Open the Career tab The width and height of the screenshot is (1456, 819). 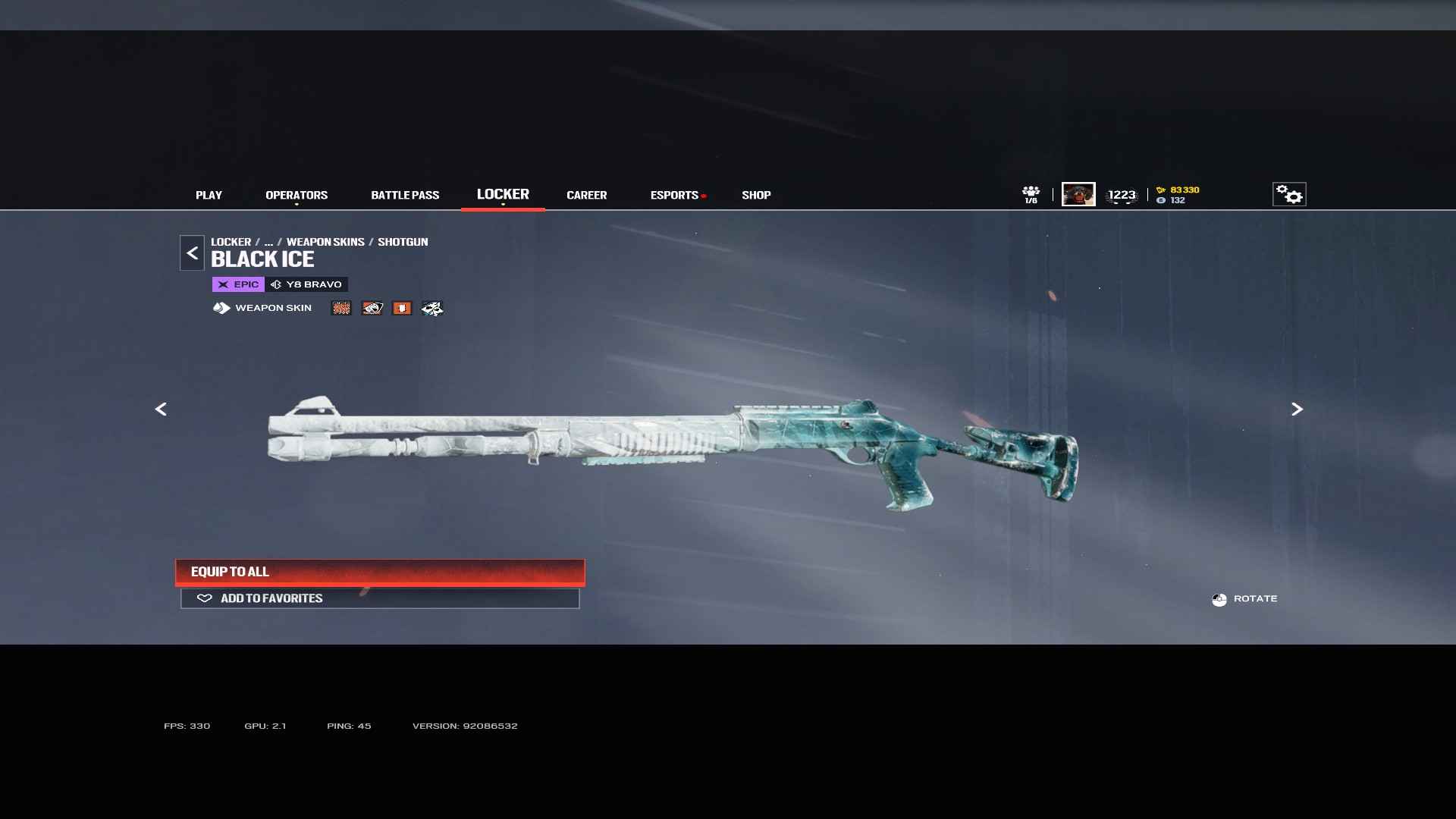tap(586, 195)
